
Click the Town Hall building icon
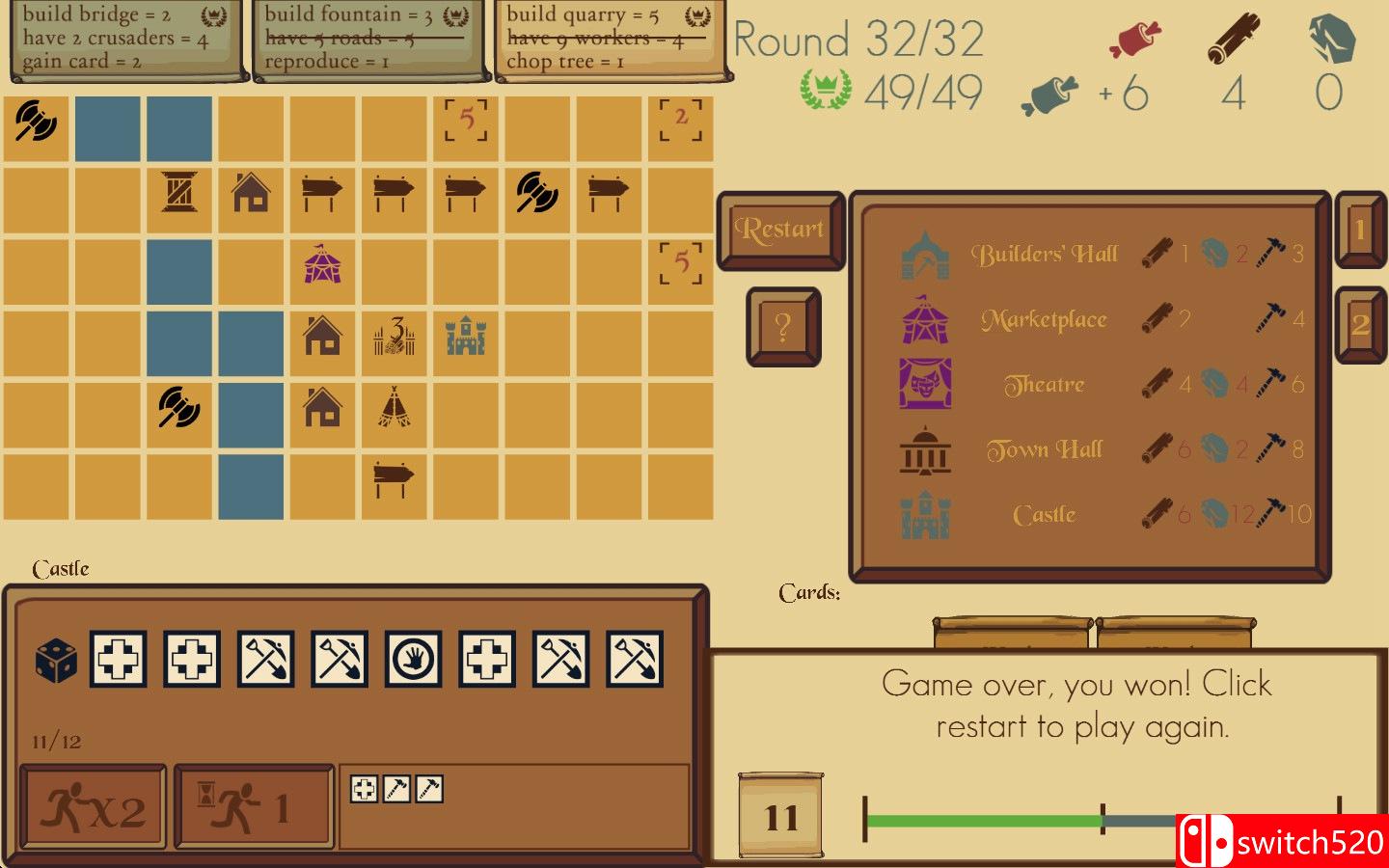(x=924, y=448)
